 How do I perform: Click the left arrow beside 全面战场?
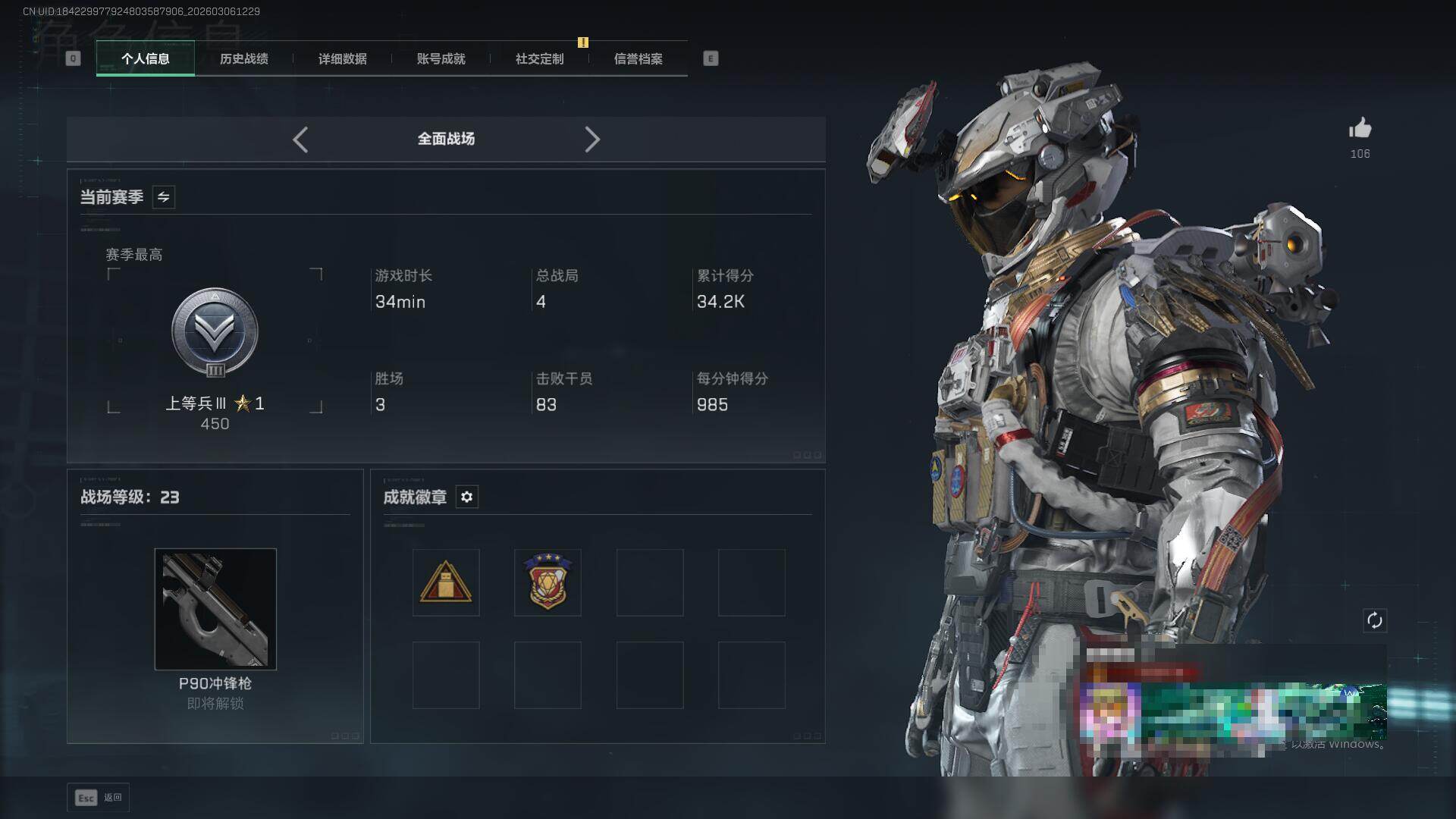[x=300, y=140]
